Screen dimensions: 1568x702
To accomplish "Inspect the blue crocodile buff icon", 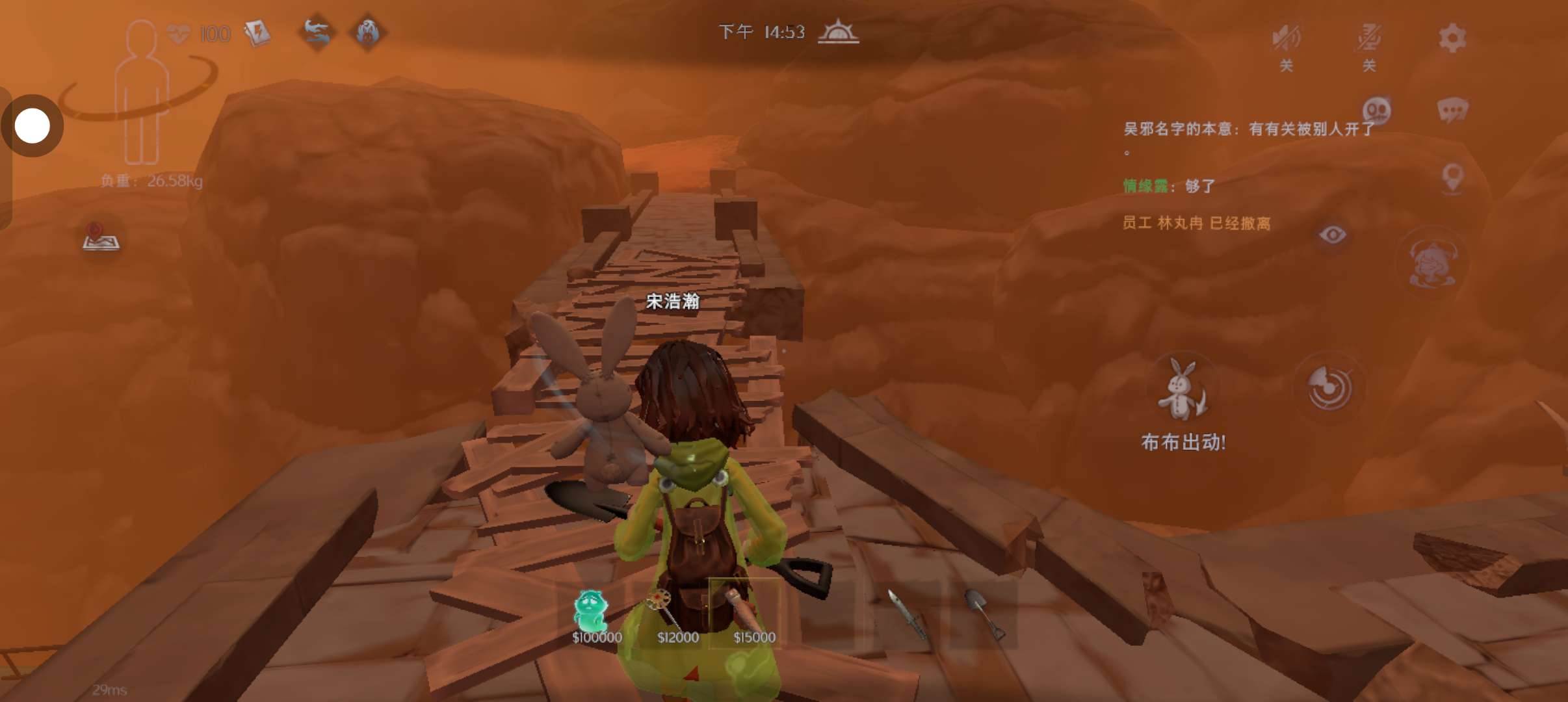I will (317, 32).
